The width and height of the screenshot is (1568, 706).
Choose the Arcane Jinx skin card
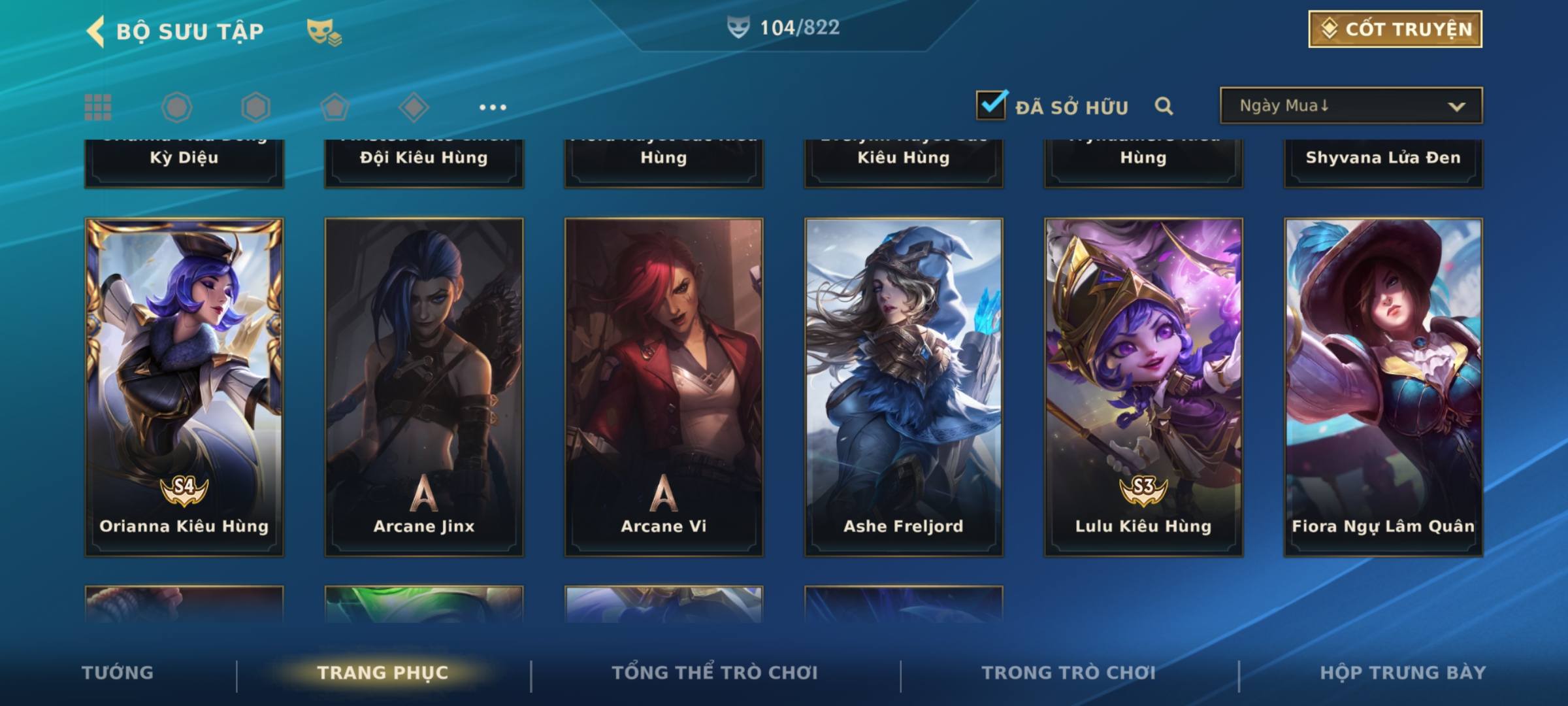(424, 387)
